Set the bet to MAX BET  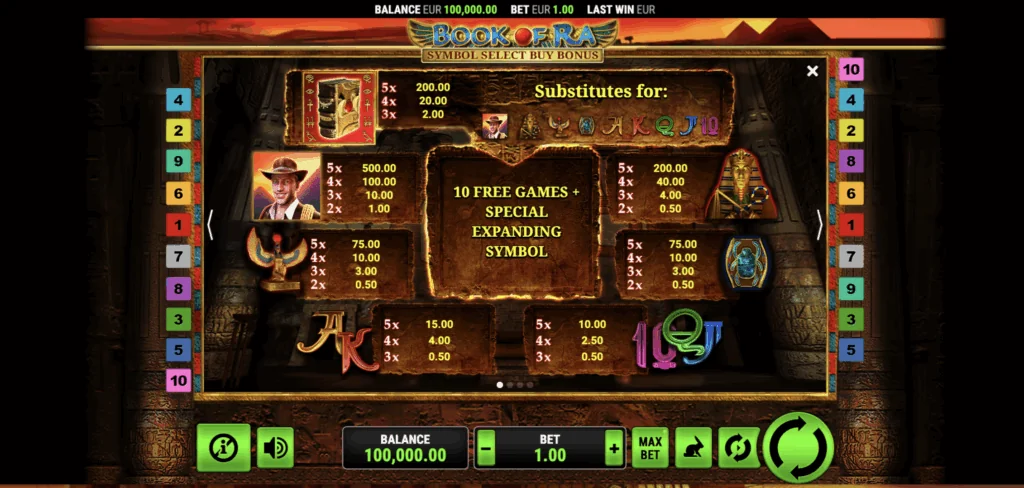coord(650,447)
